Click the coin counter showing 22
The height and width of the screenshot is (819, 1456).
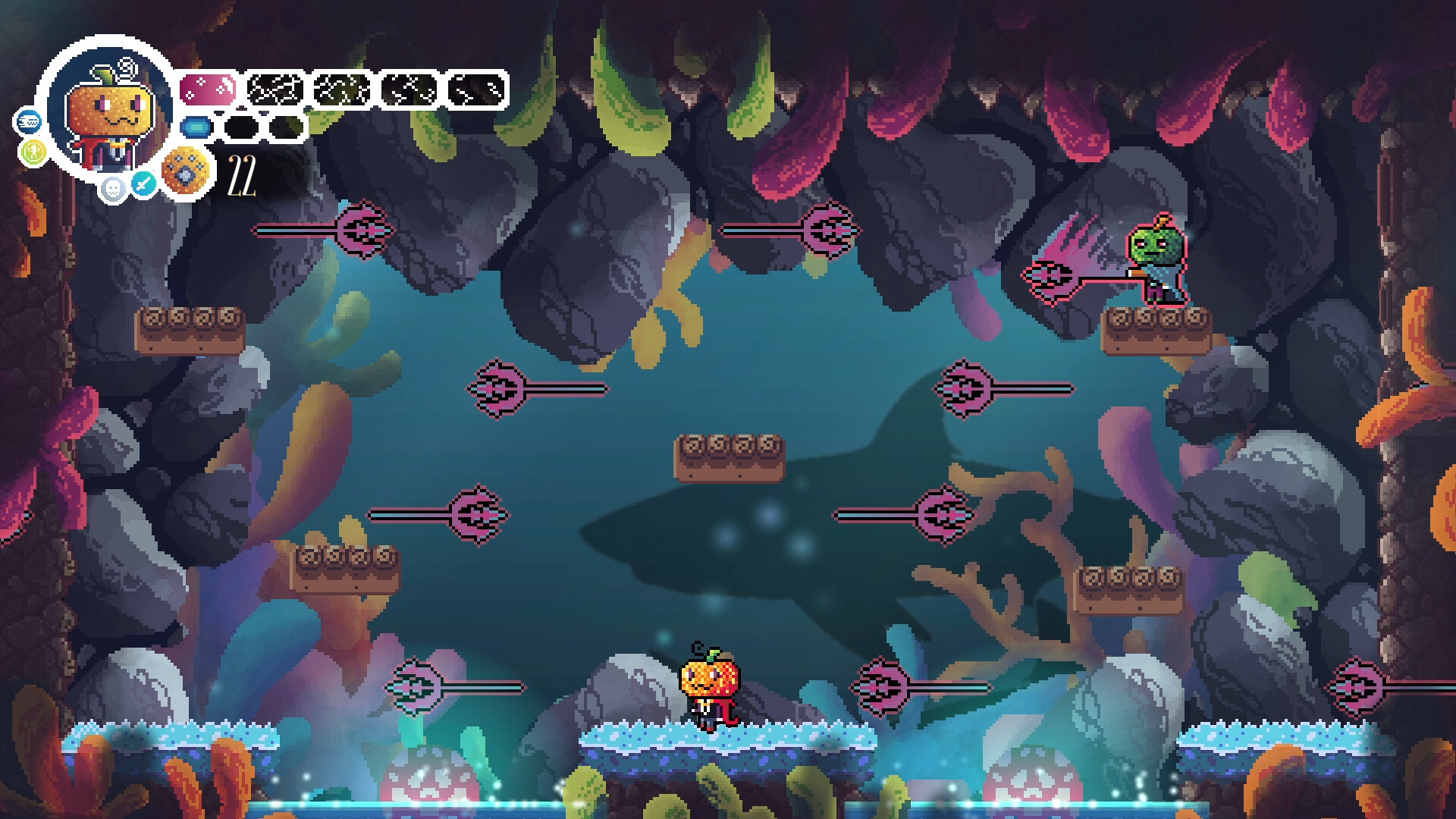[241, 175]
